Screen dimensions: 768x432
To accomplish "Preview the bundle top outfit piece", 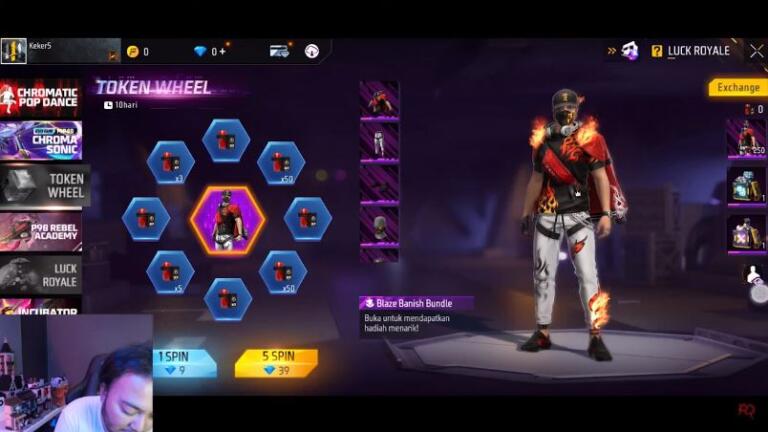I will tap(379, 100).
